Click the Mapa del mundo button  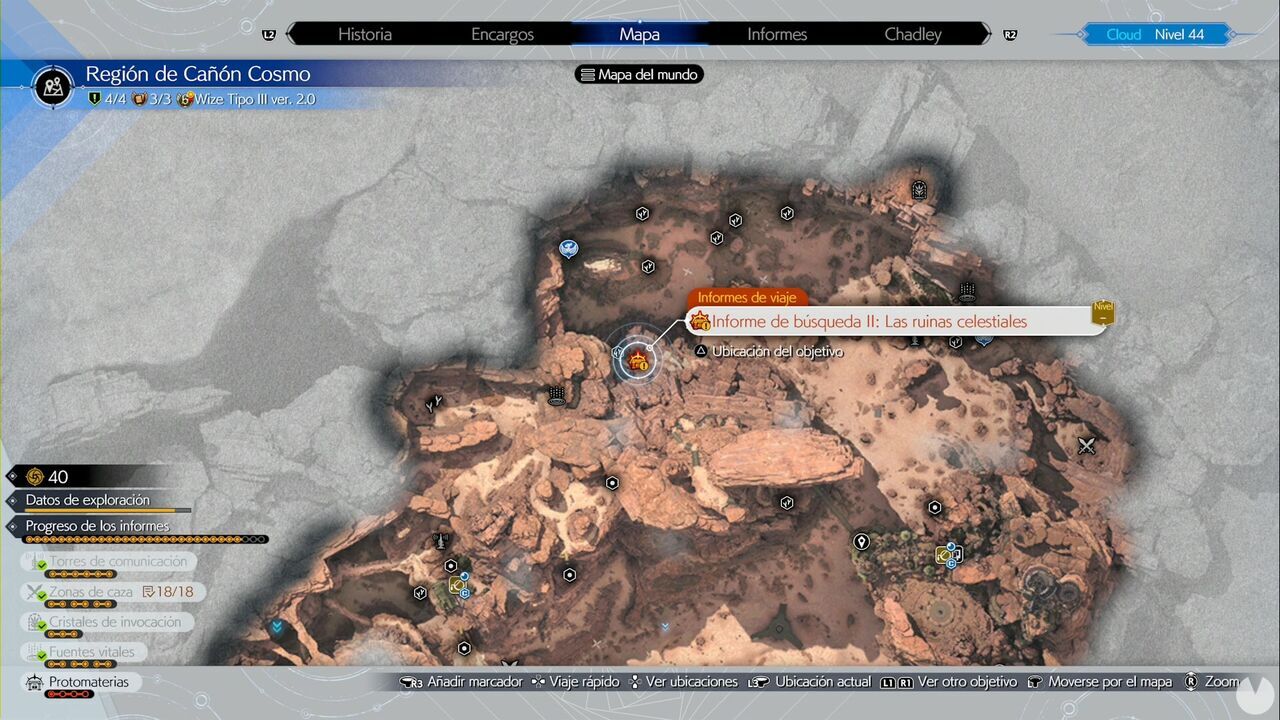(639, 74)
